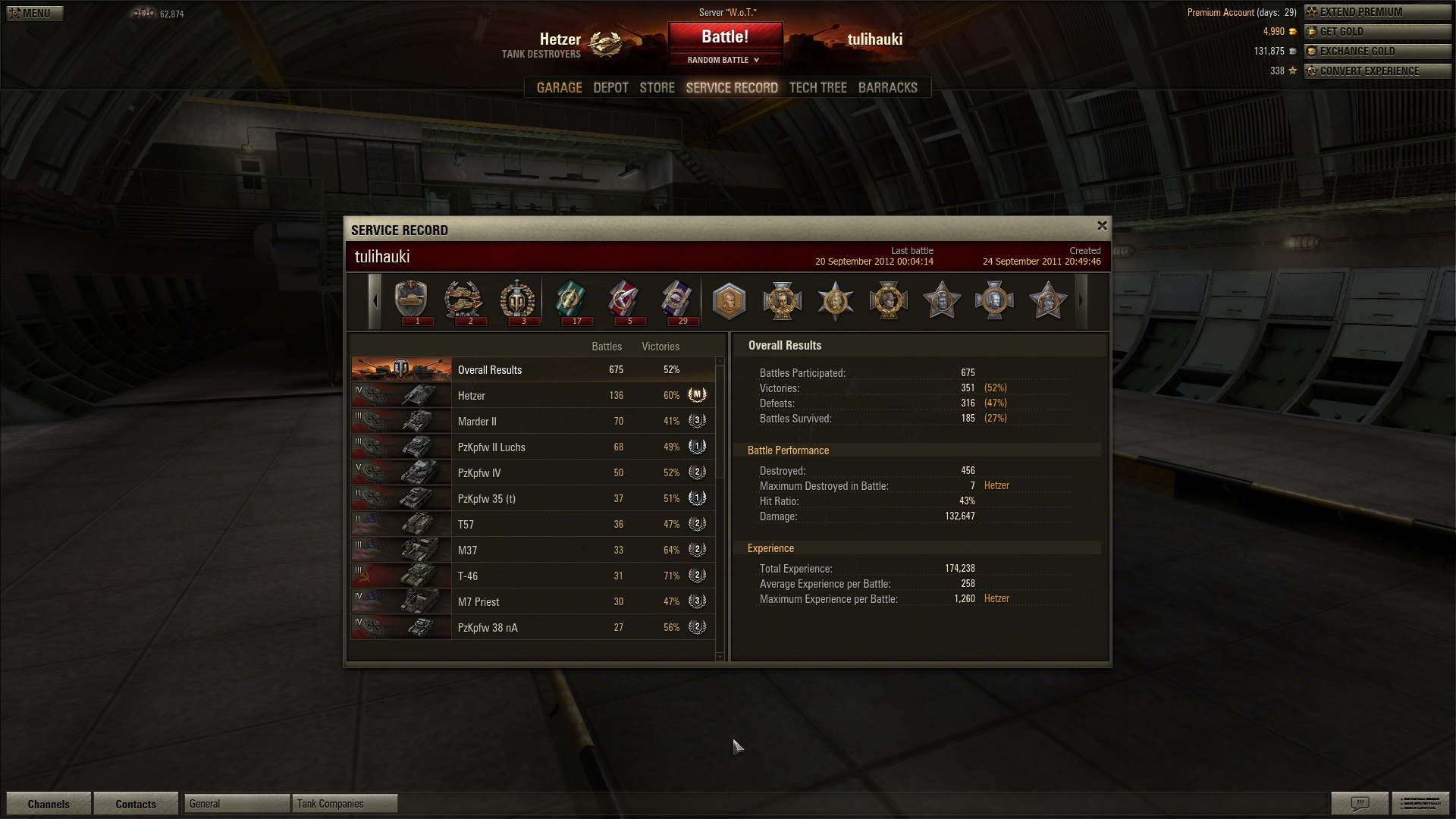Open the main Menu button
The image size is (1456, 819).
pyautogui.click(x=34, y=13)
